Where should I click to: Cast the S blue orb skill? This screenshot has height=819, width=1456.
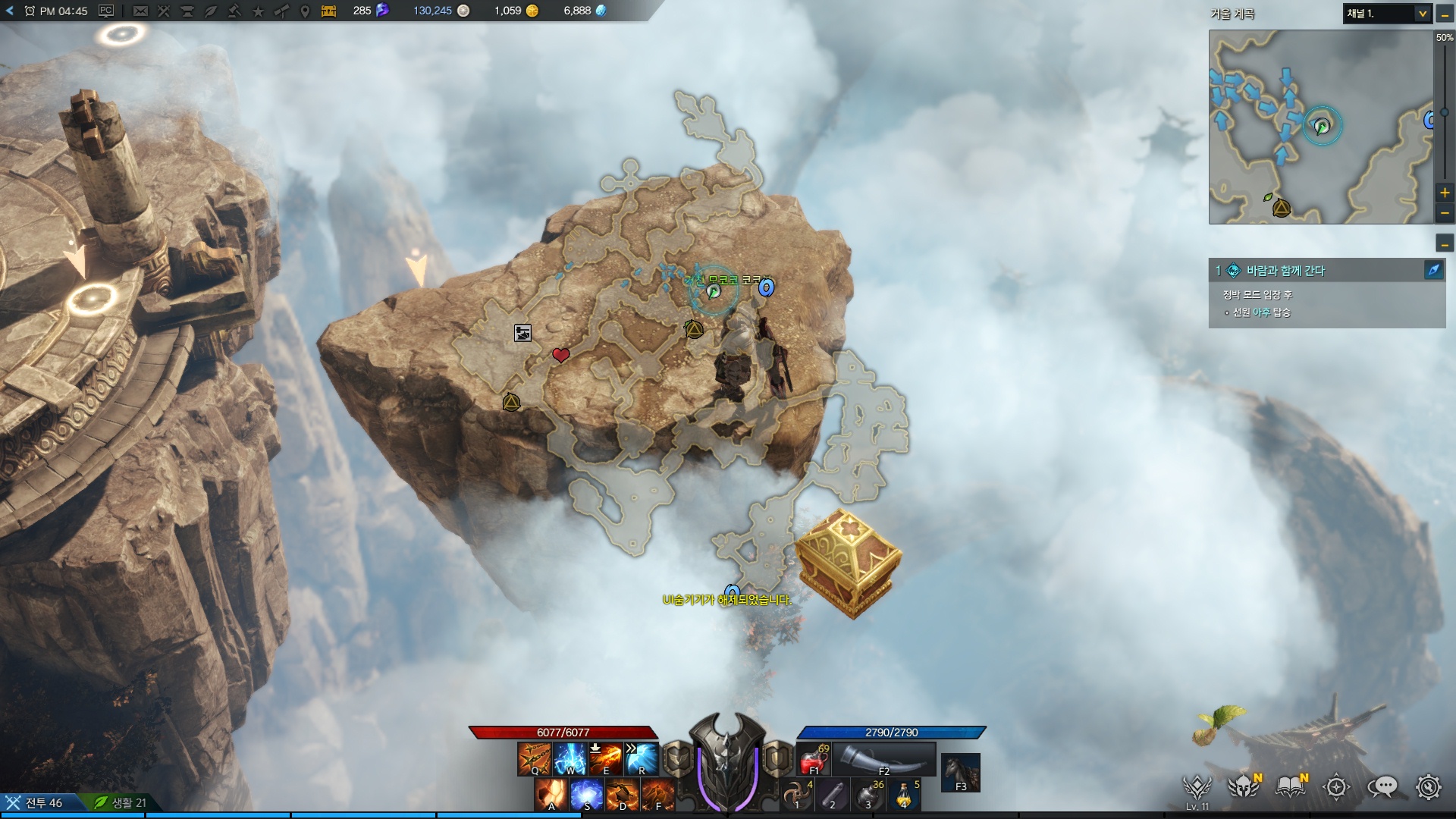pos(587,795)
